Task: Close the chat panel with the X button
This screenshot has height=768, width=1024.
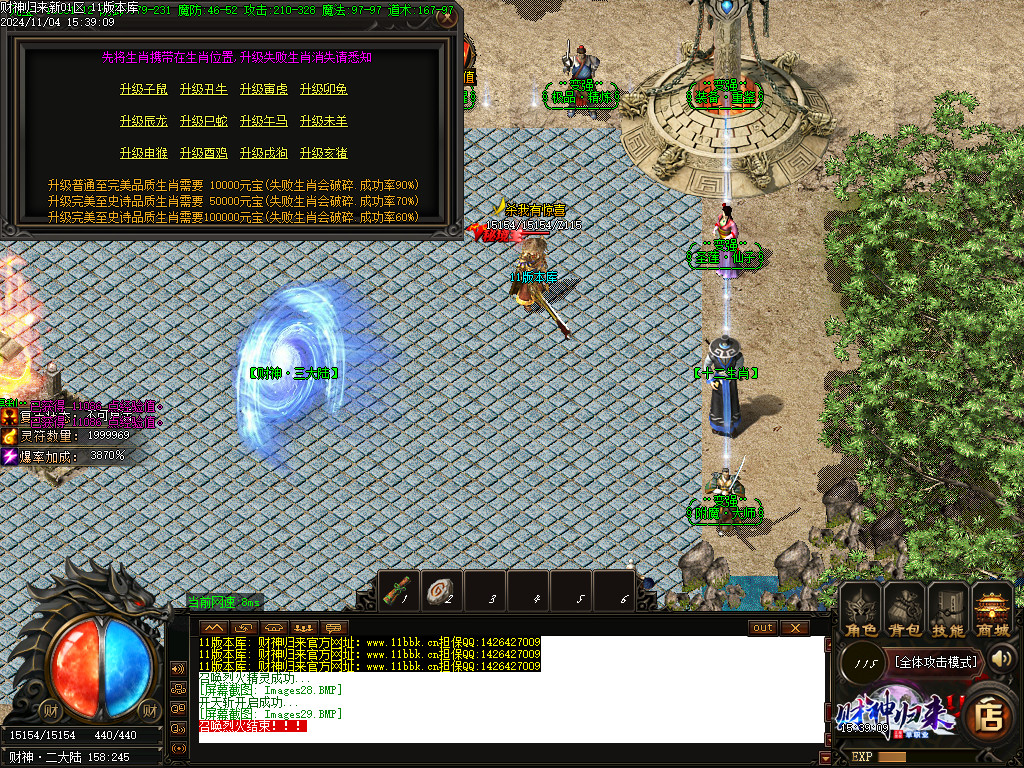Action: coord(794,628)
